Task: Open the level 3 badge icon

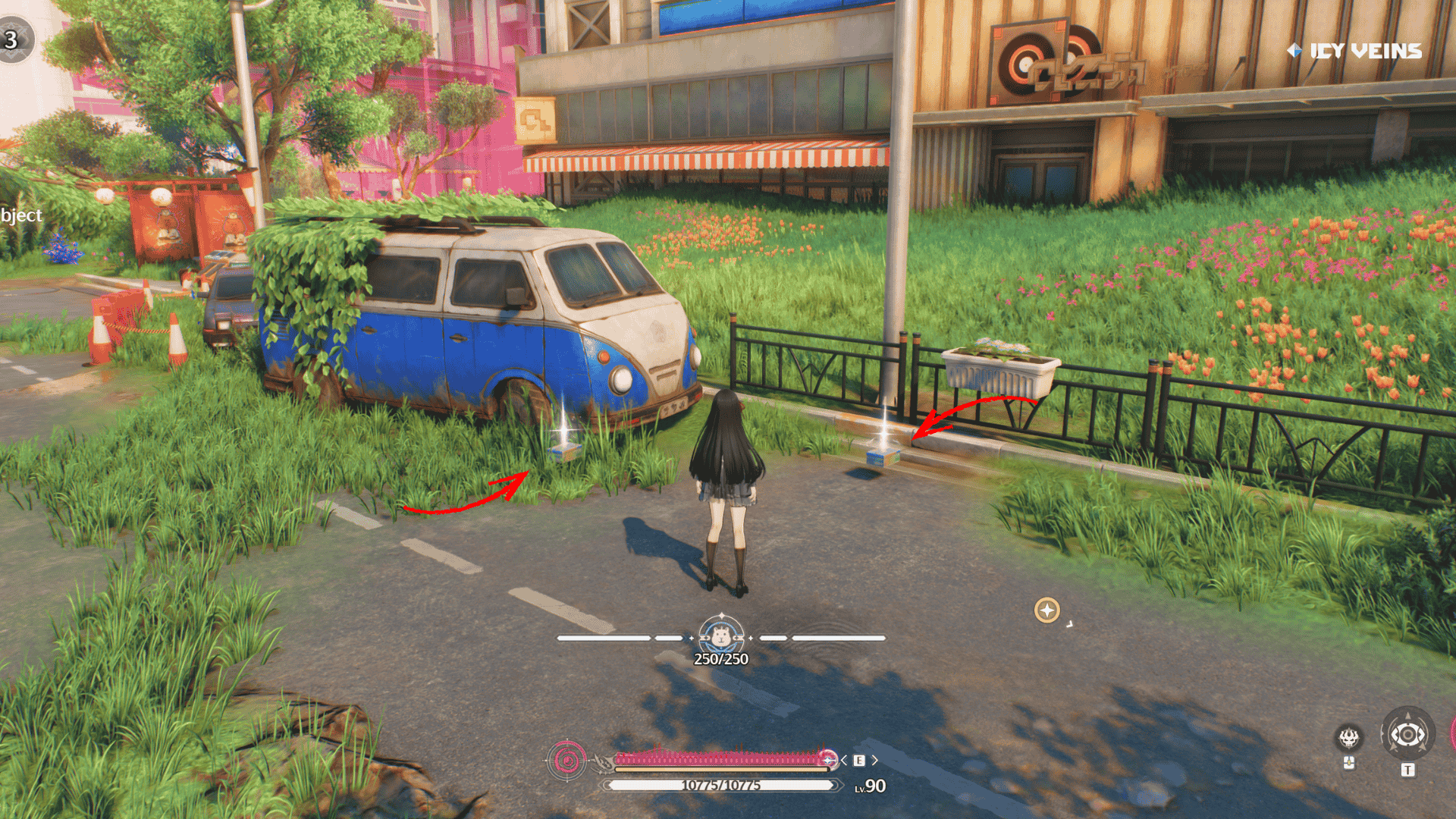Action: click(x=14, y=39)
